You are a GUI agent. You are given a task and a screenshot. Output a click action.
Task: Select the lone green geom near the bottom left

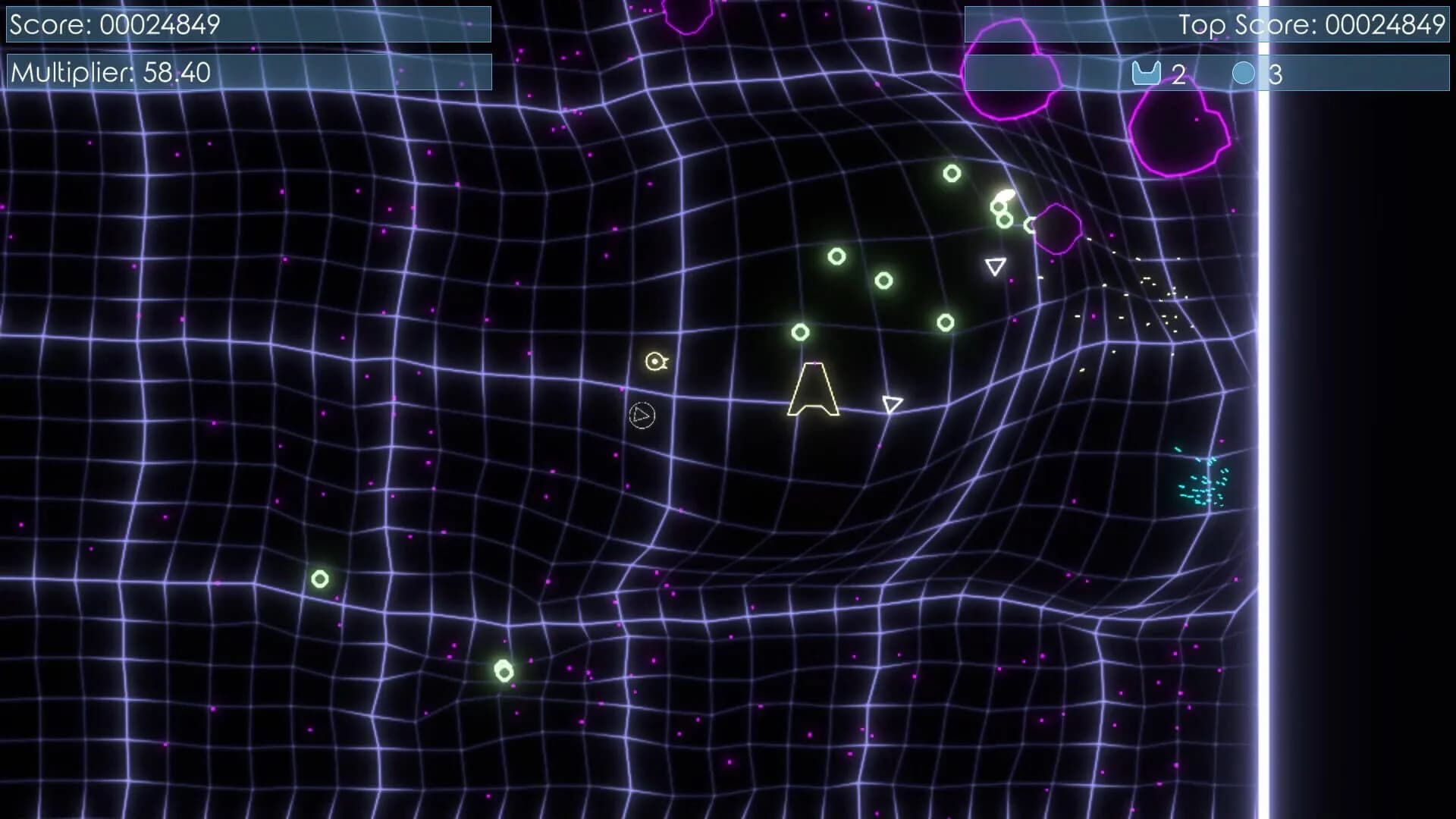tap(318, 580)
